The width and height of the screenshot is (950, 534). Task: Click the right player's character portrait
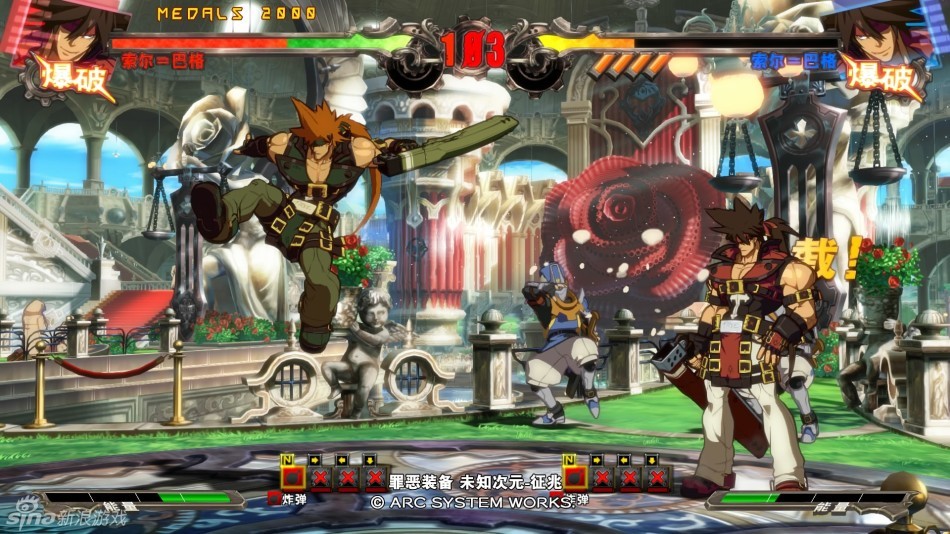[x=880, y=30]
